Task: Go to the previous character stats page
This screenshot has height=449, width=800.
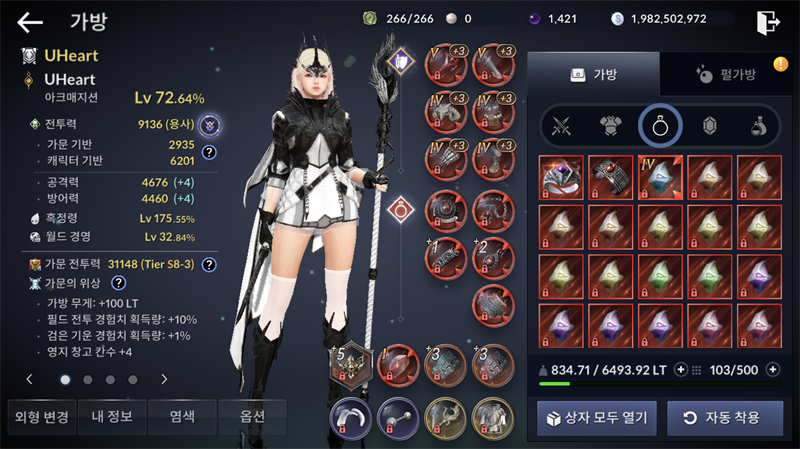Action: coord(30,380)
